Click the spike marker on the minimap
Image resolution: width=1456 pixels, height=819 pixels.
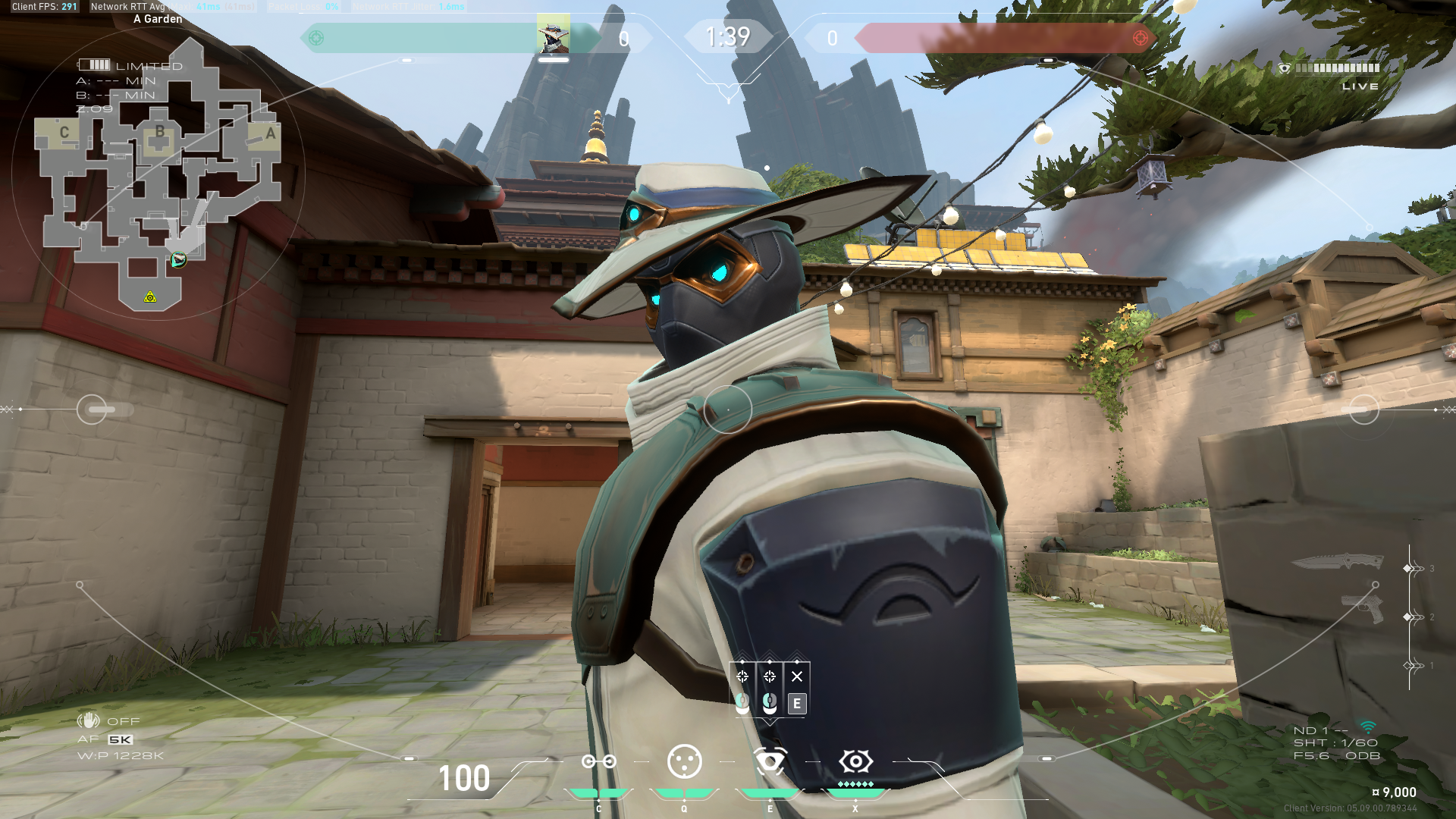(x=150, y=297)
